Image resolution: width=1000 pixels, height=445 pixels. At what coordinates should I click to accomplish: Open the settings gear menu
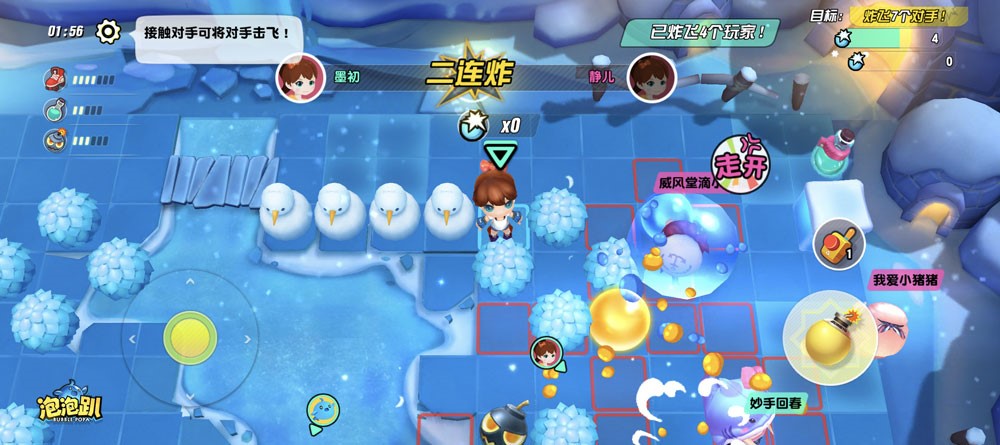[108, 31]
